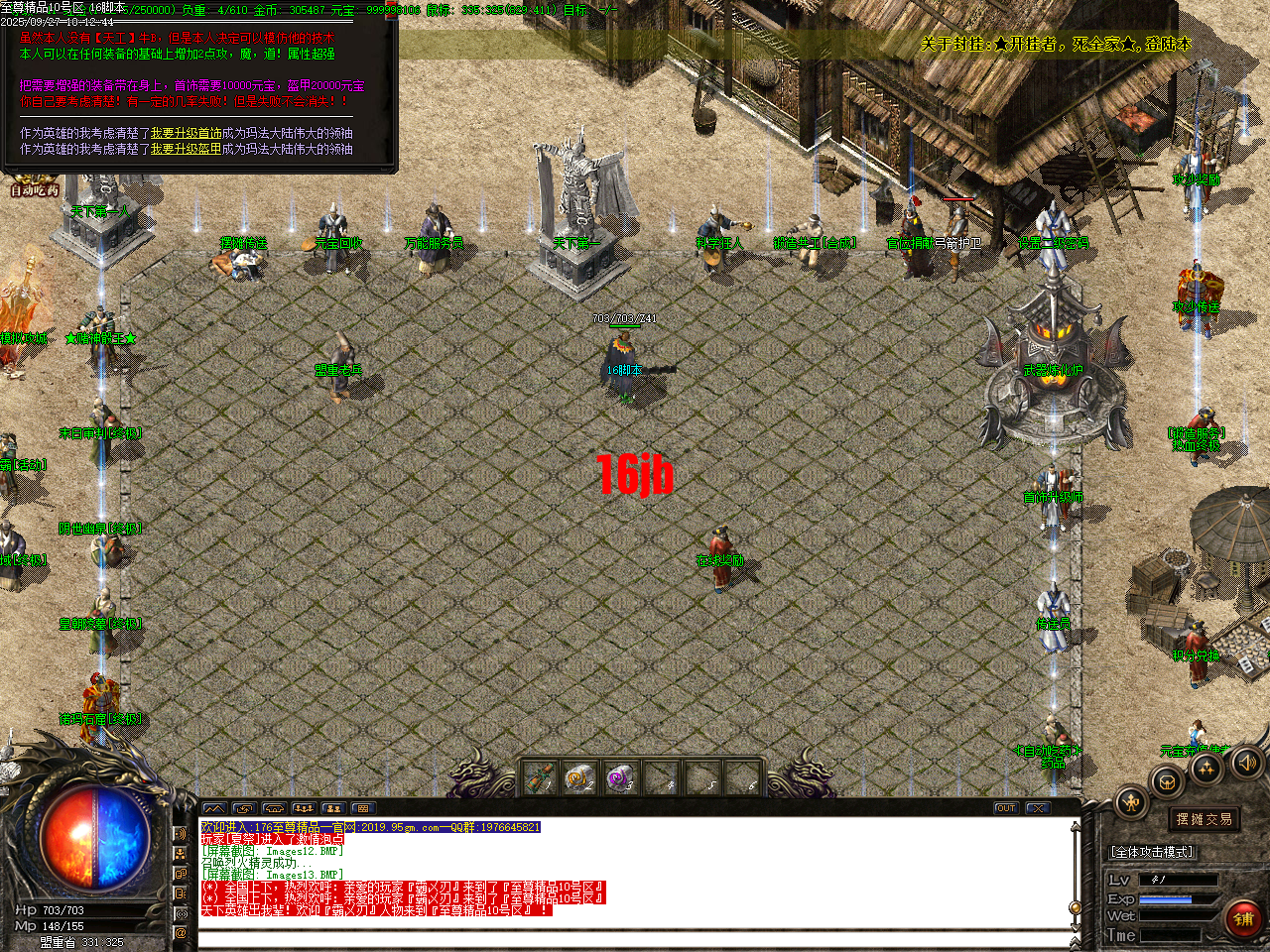This screenshot has width=1270, height=952.
Task: Click the OUT button above the chat window
Action: [1005, 807]
